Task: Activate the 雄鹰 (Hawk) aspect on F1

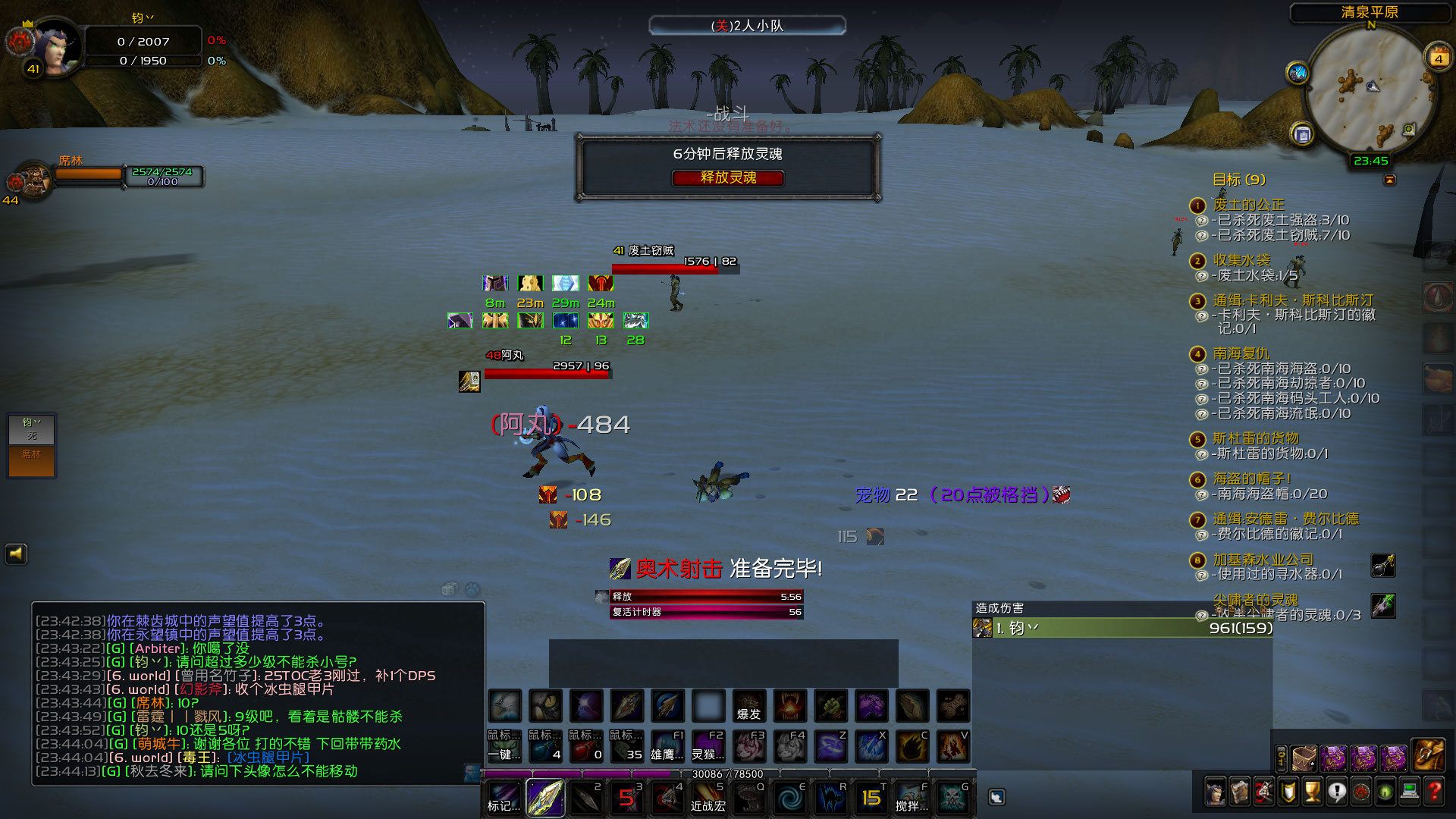Action: (x=667, y=747)
